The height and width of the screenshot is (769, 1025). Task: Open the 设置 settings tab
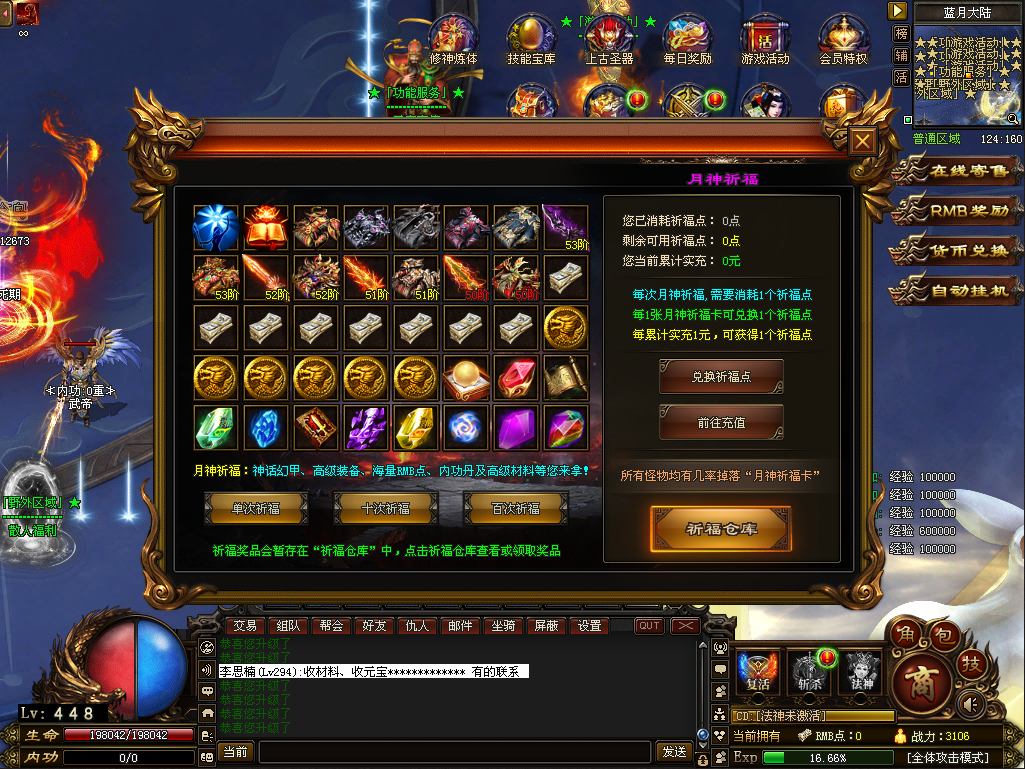point(590,626)
